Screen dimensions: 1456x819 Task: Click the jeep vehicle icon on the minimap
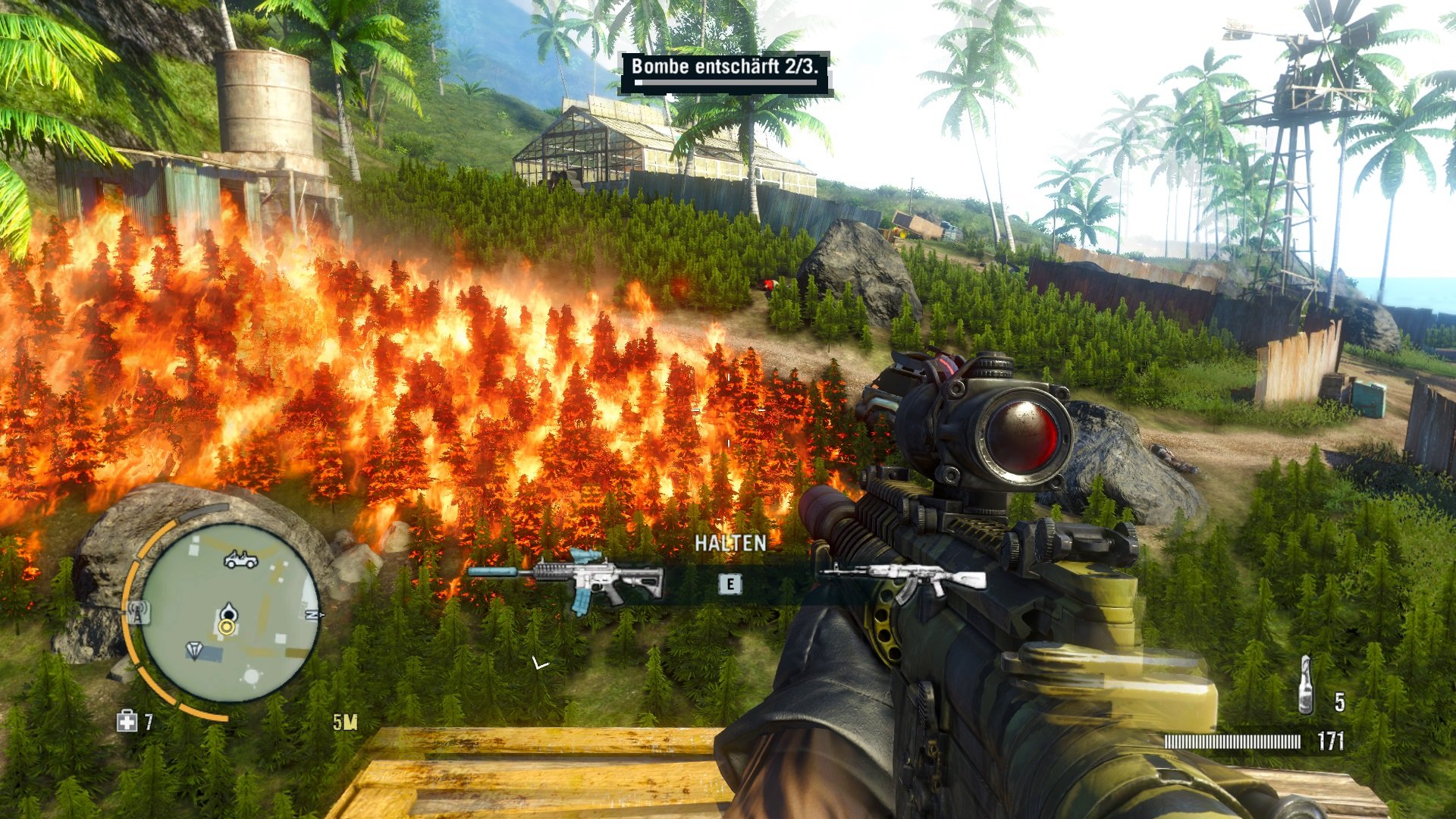click(240, 560)
